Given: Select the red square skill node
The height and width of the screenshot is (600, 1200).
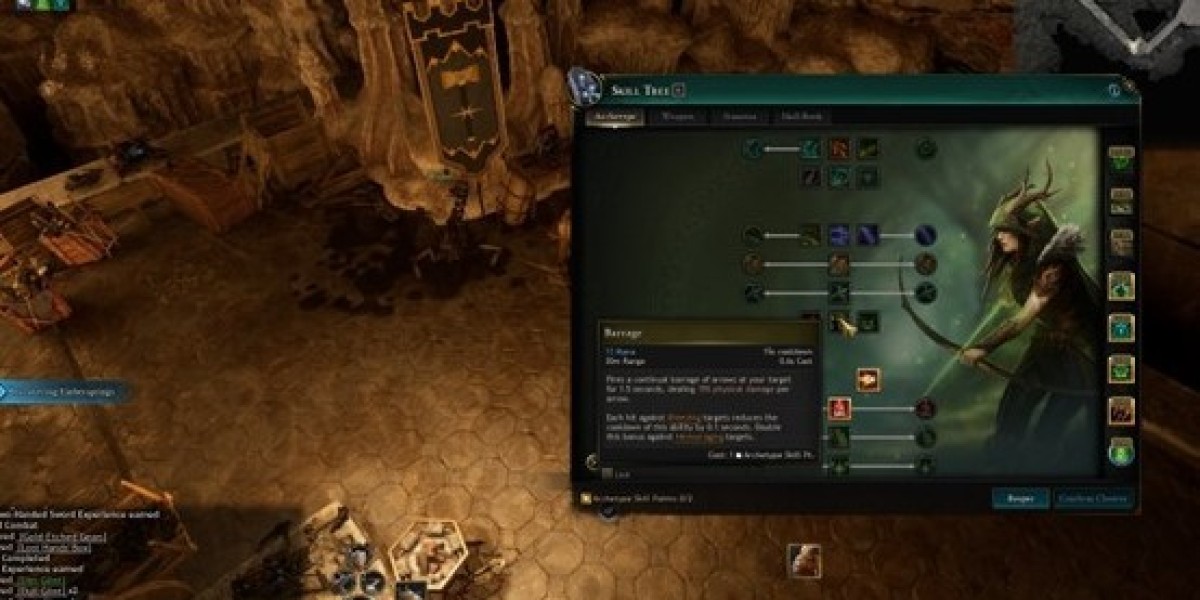Looking at the screenshot, I should (839, 408).
